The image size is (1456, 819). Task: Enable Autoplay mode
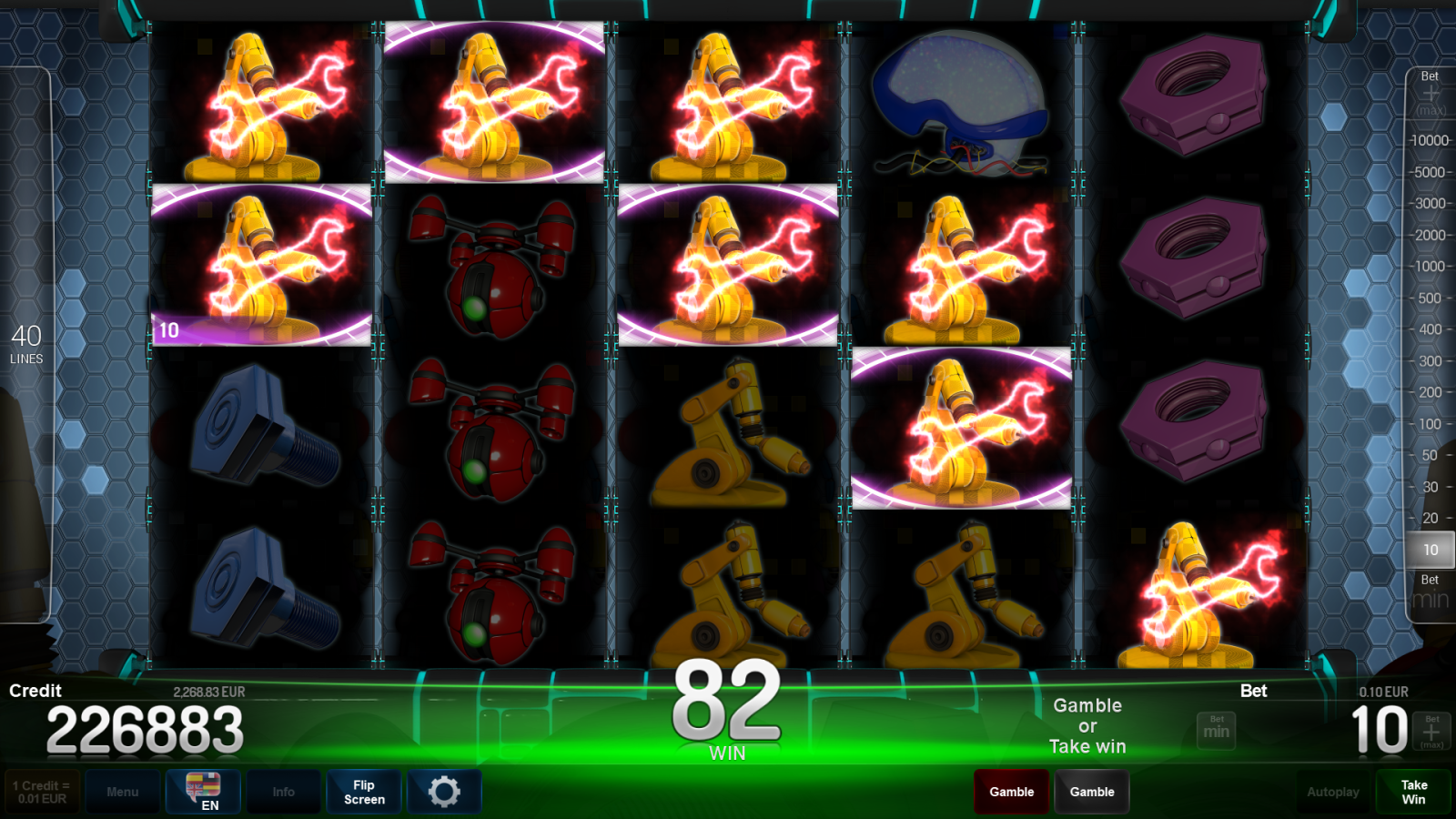click(1332, 791)
